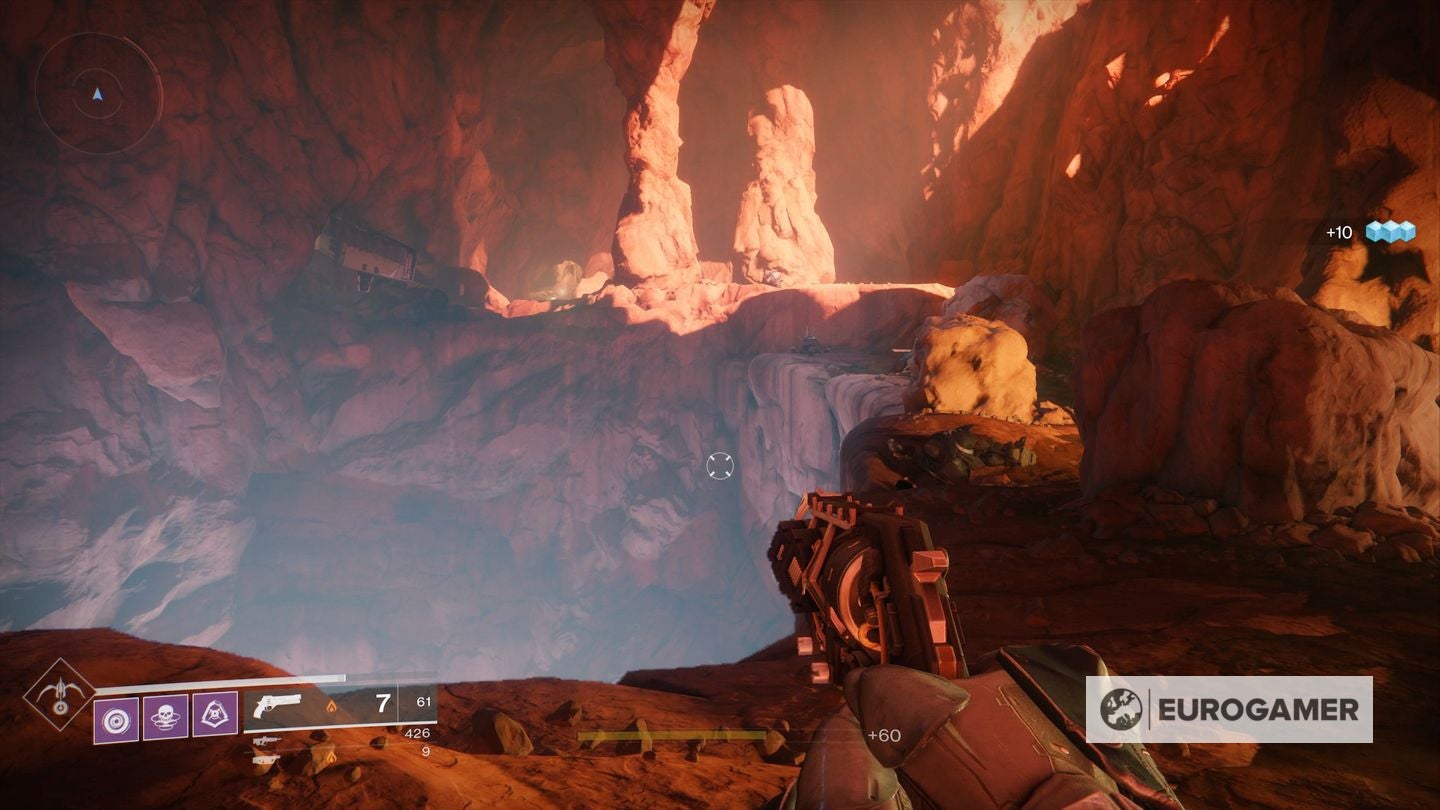Viewport: 1440px width, 810px height.
Task: Click the radar in the corner
Action: [98, 93]
